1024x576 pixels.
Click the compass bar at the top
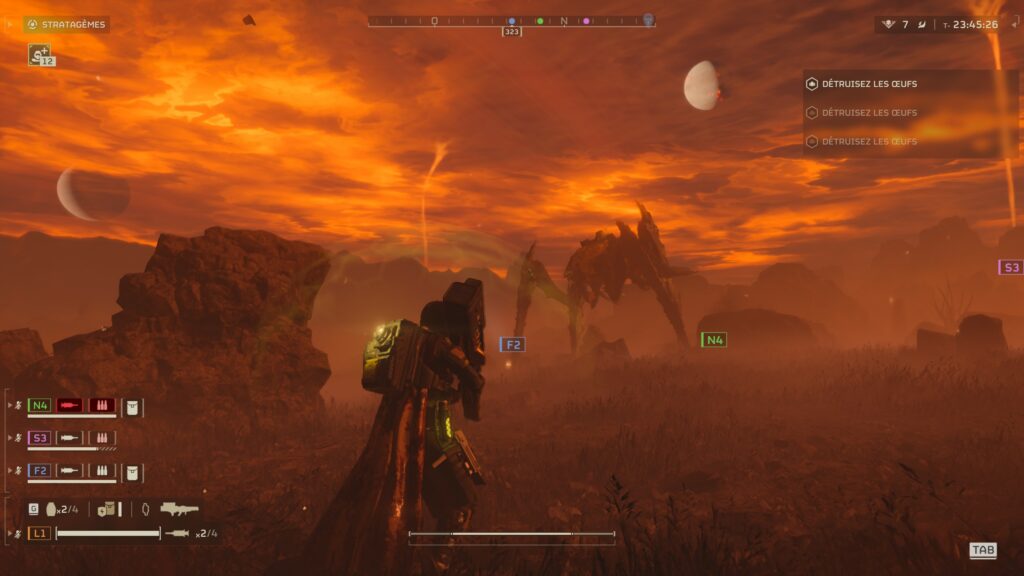pyautogui.click(x=511, y=20)
